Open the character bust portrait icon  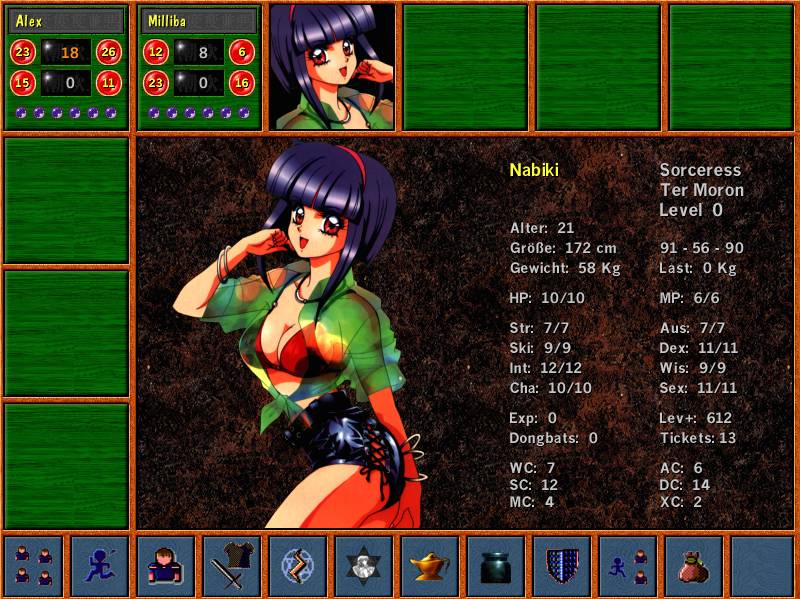165,566
